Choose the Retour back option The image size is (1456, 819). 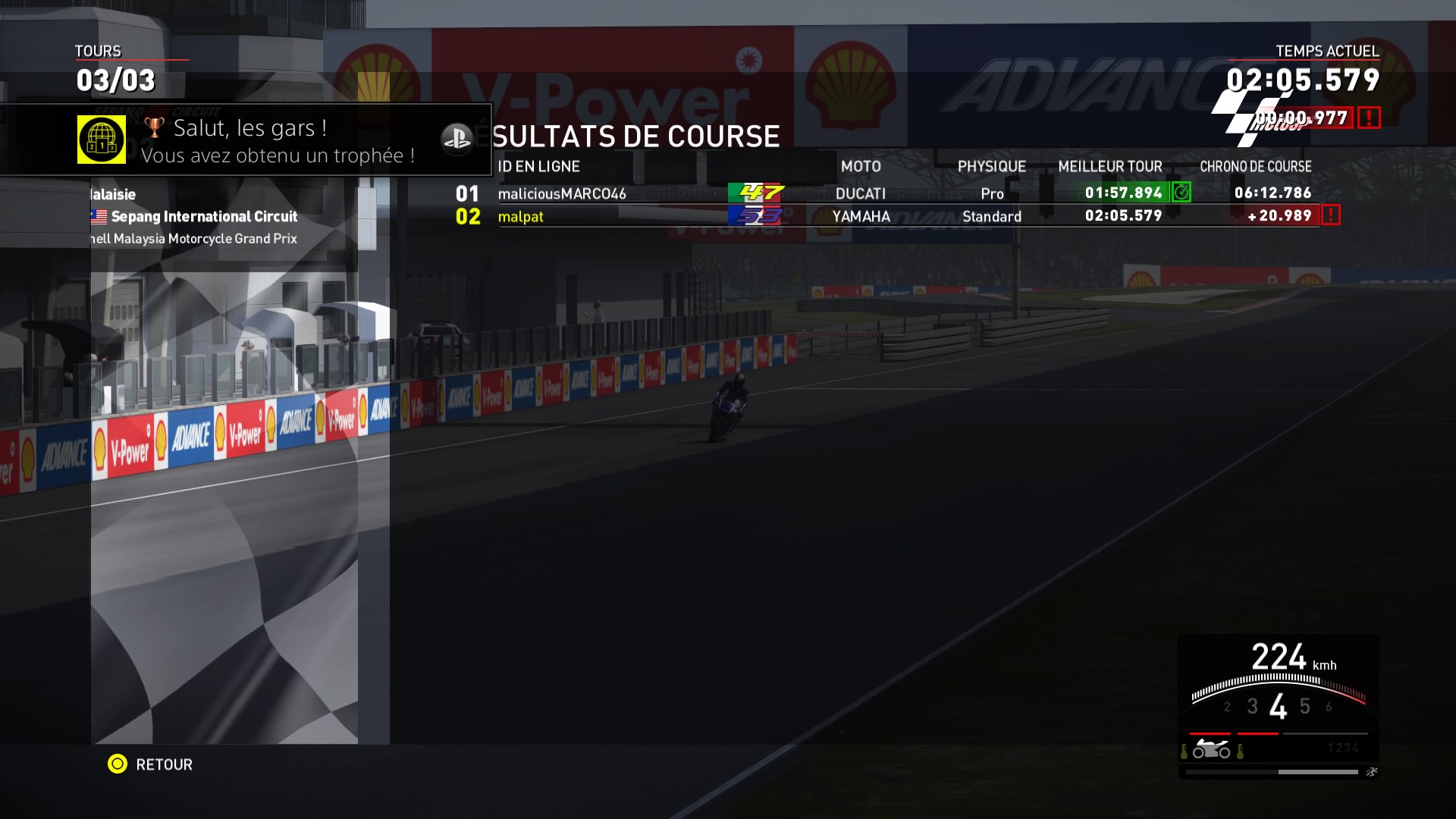point(150,764)
